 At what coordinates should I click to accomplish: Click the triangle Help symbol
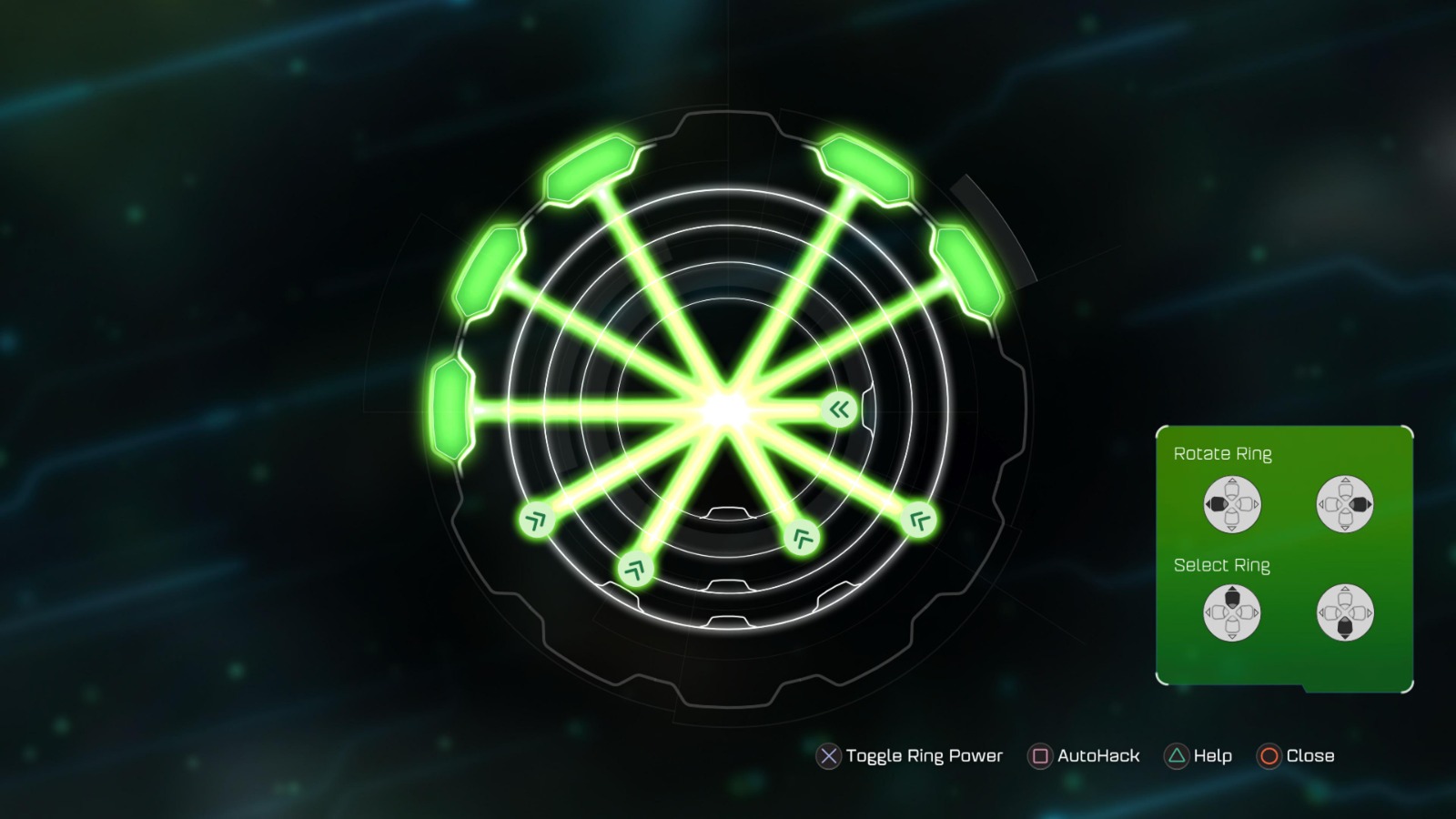[x=1176, y=756]
